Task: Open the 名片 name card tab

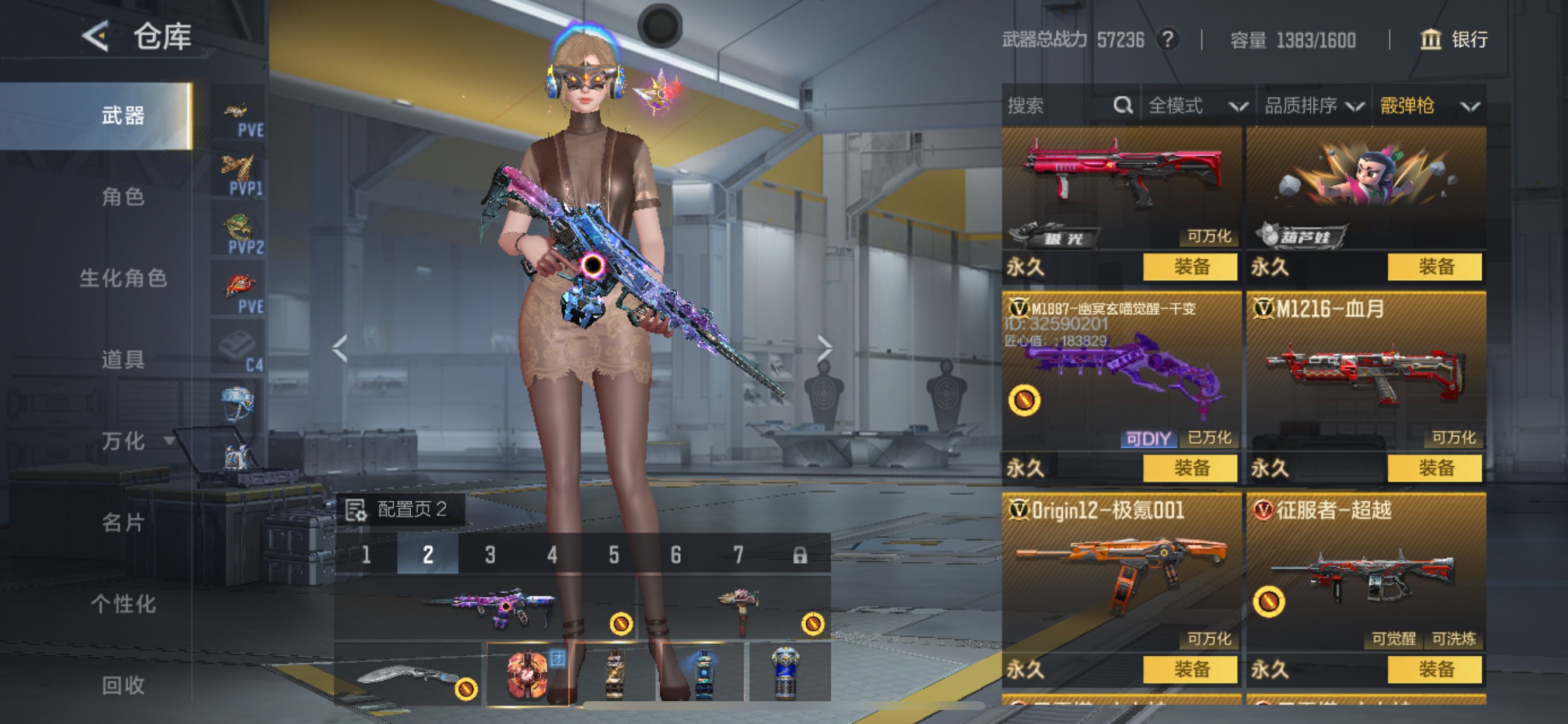Action: (123, 523)
